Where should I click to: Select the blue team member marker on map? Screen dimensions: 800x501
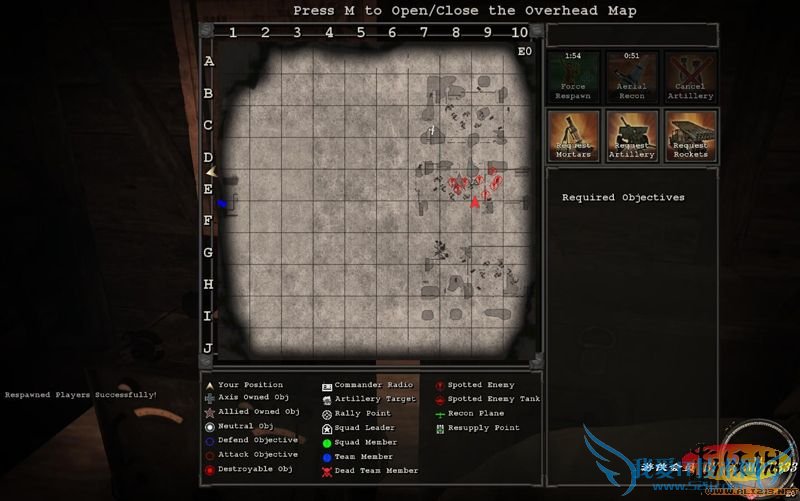tap(222, 203)
